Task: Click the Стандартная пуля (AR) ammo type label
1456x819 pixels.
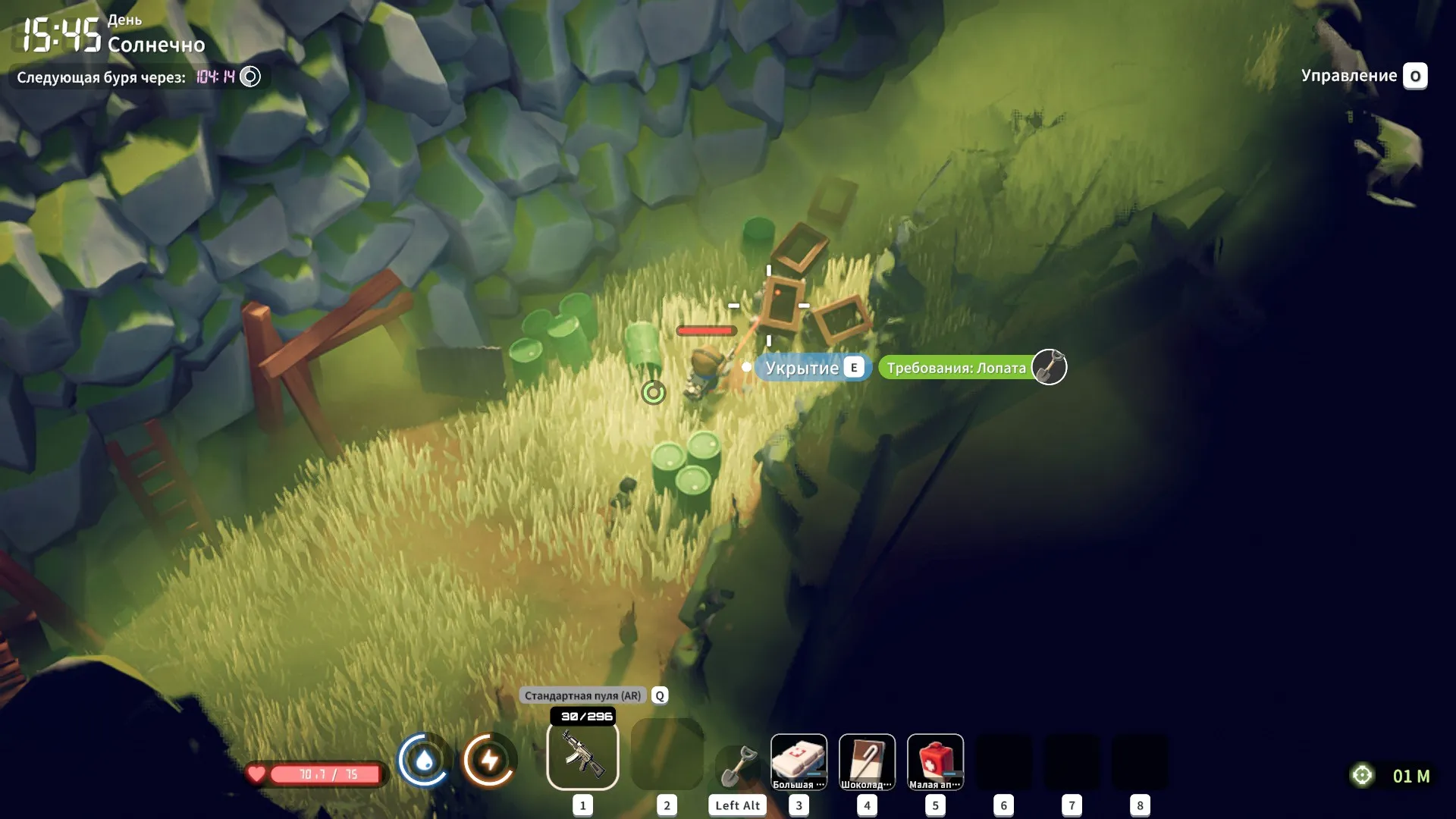Action: pos(582,695)
